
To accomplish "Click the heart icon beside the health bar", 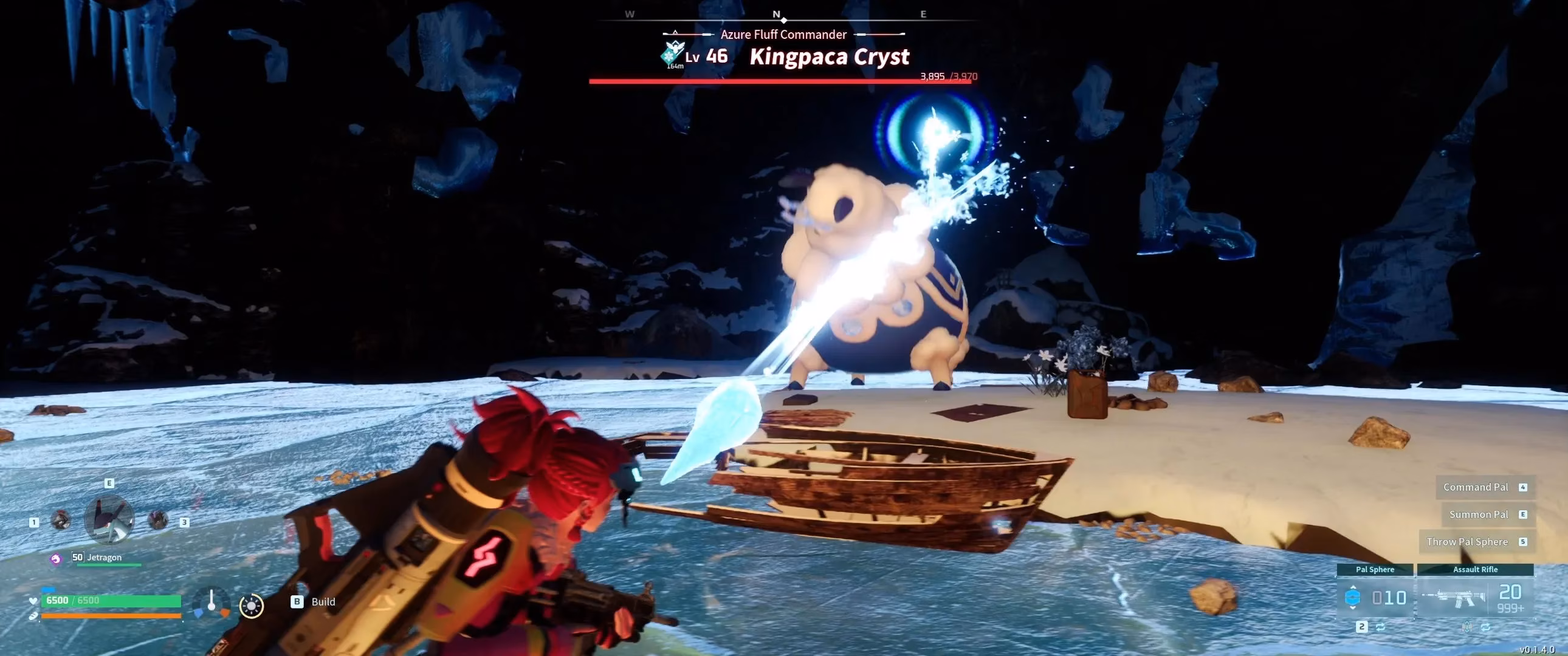I will (x=32, y=602).
